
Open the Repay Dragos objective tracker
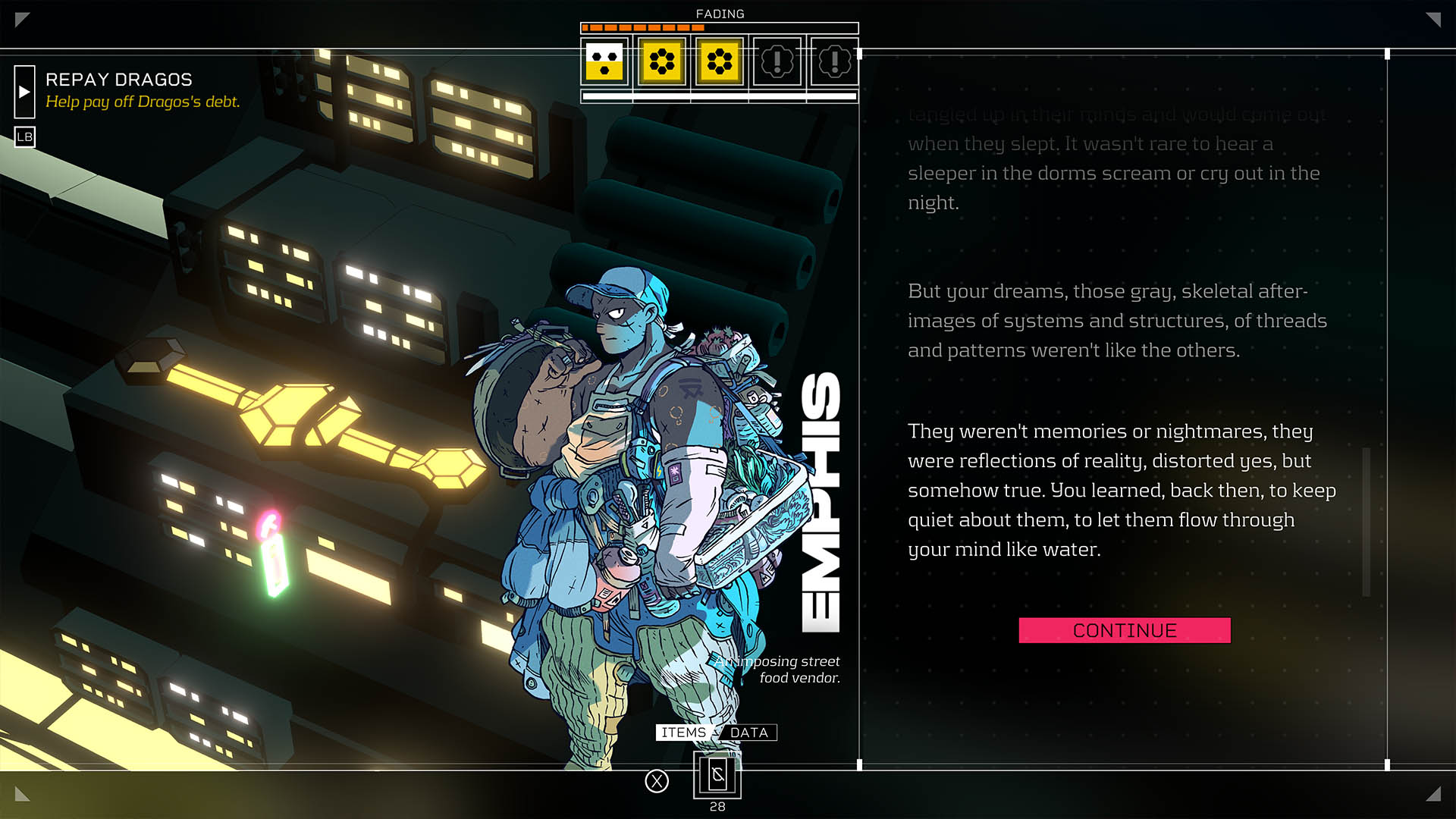[x=119, y=80]
